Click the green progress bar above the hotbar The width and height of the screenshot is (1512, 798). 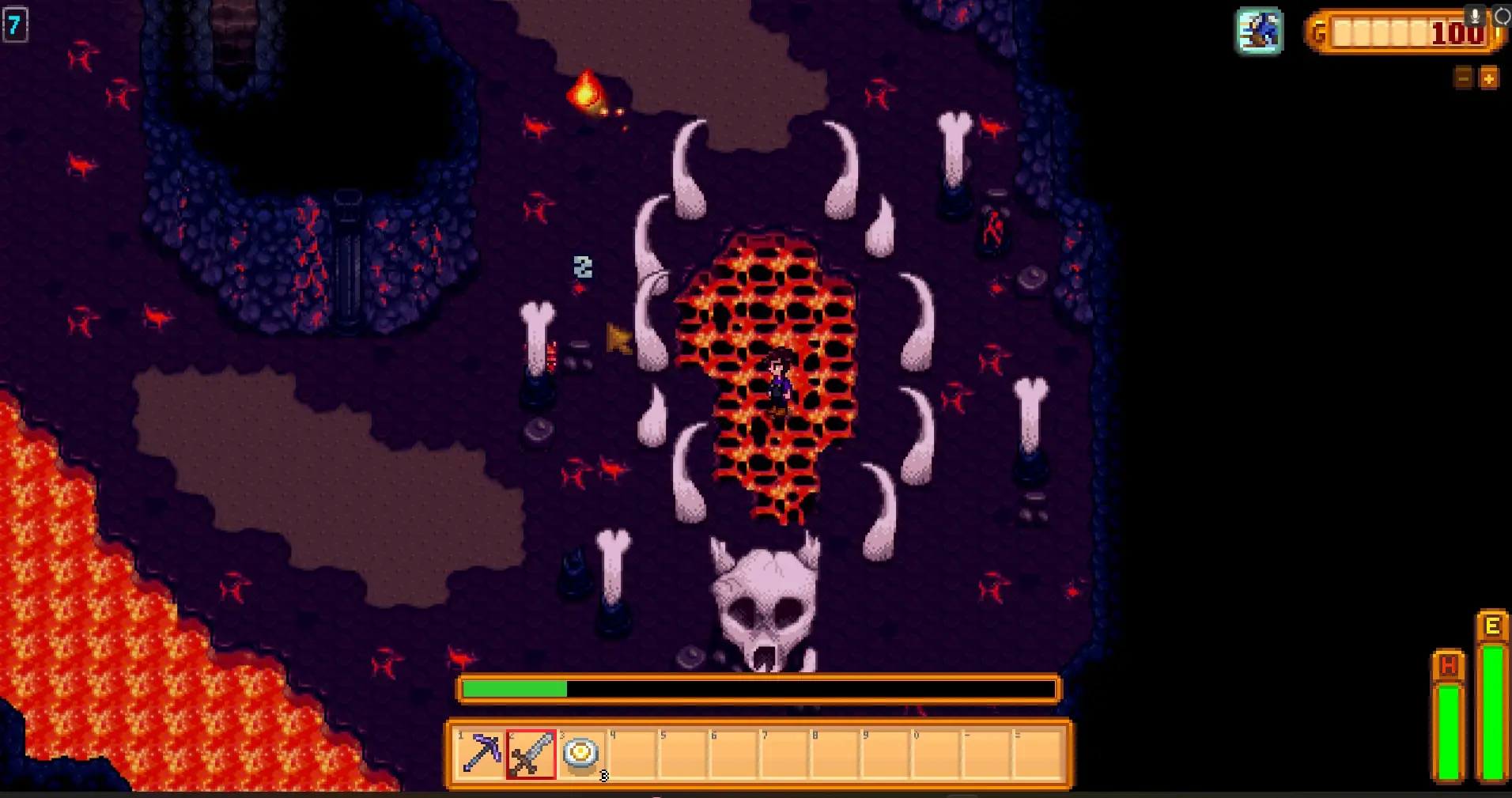pyautogui.click(x=514, y=689)
